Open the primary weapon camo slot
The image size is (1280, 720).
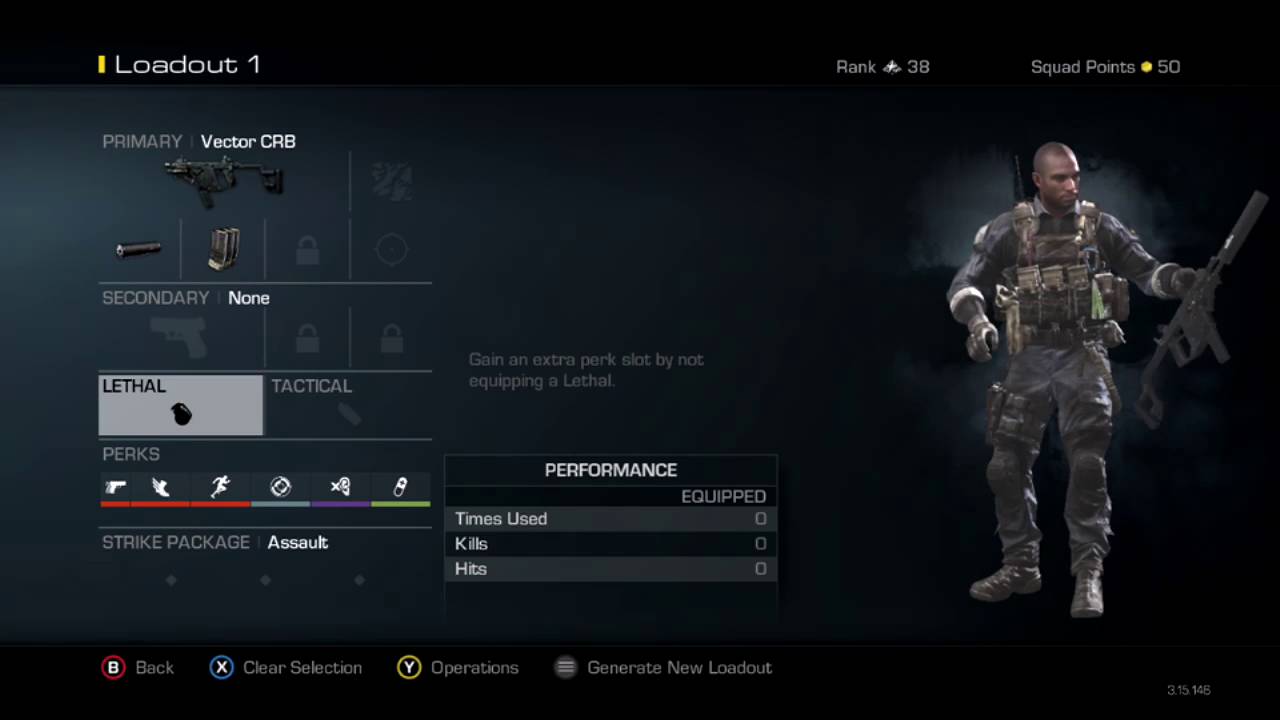[x=391, y=181]
